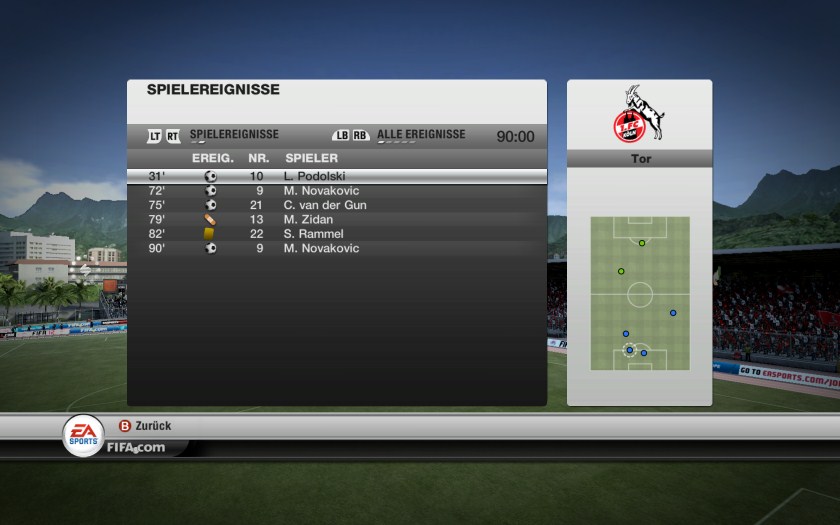The height and width of the screenshot is (525, 840).
Task: Open the FIFA.com link
Action: (x=136, y=447)
